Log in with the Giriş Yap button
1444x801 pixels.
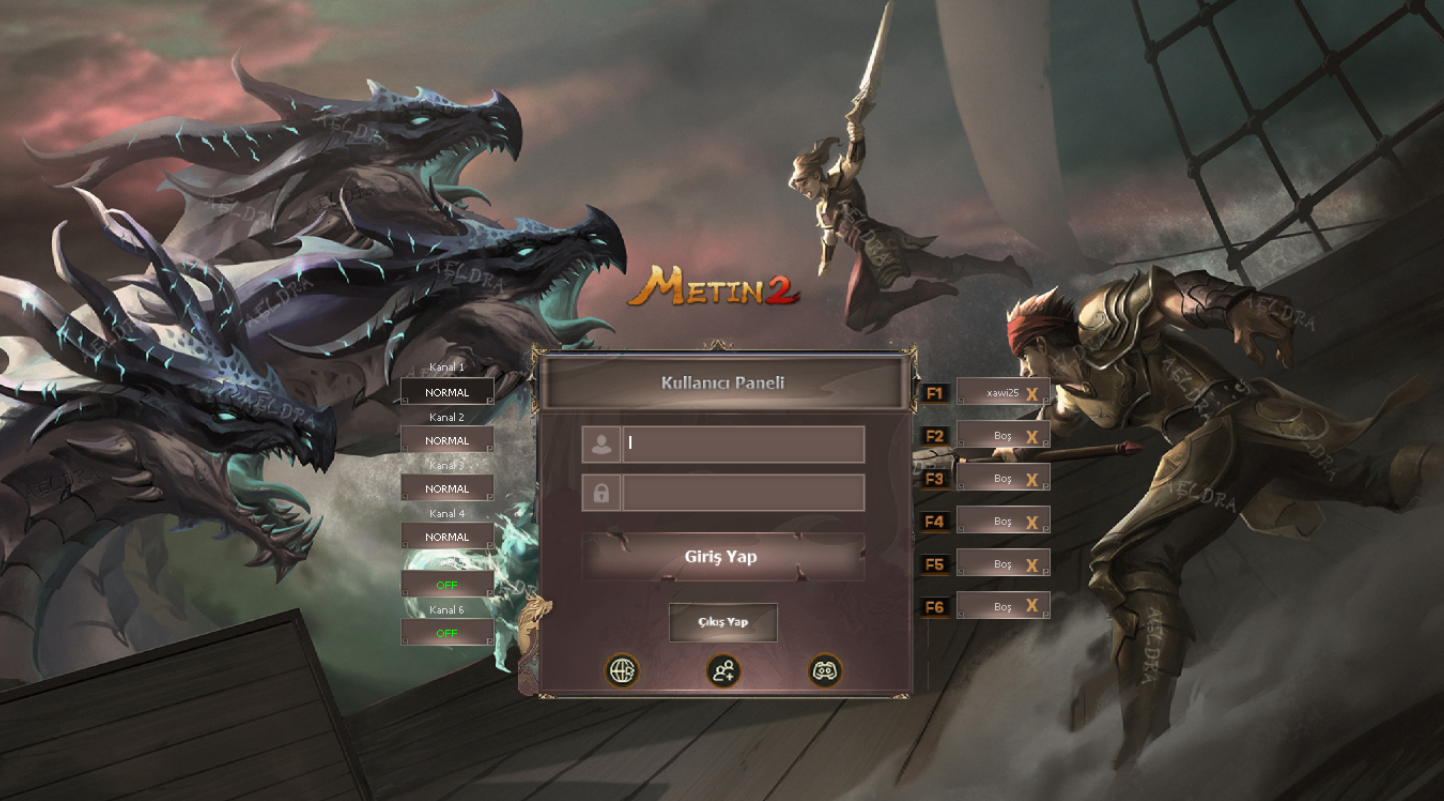[723, 557]
